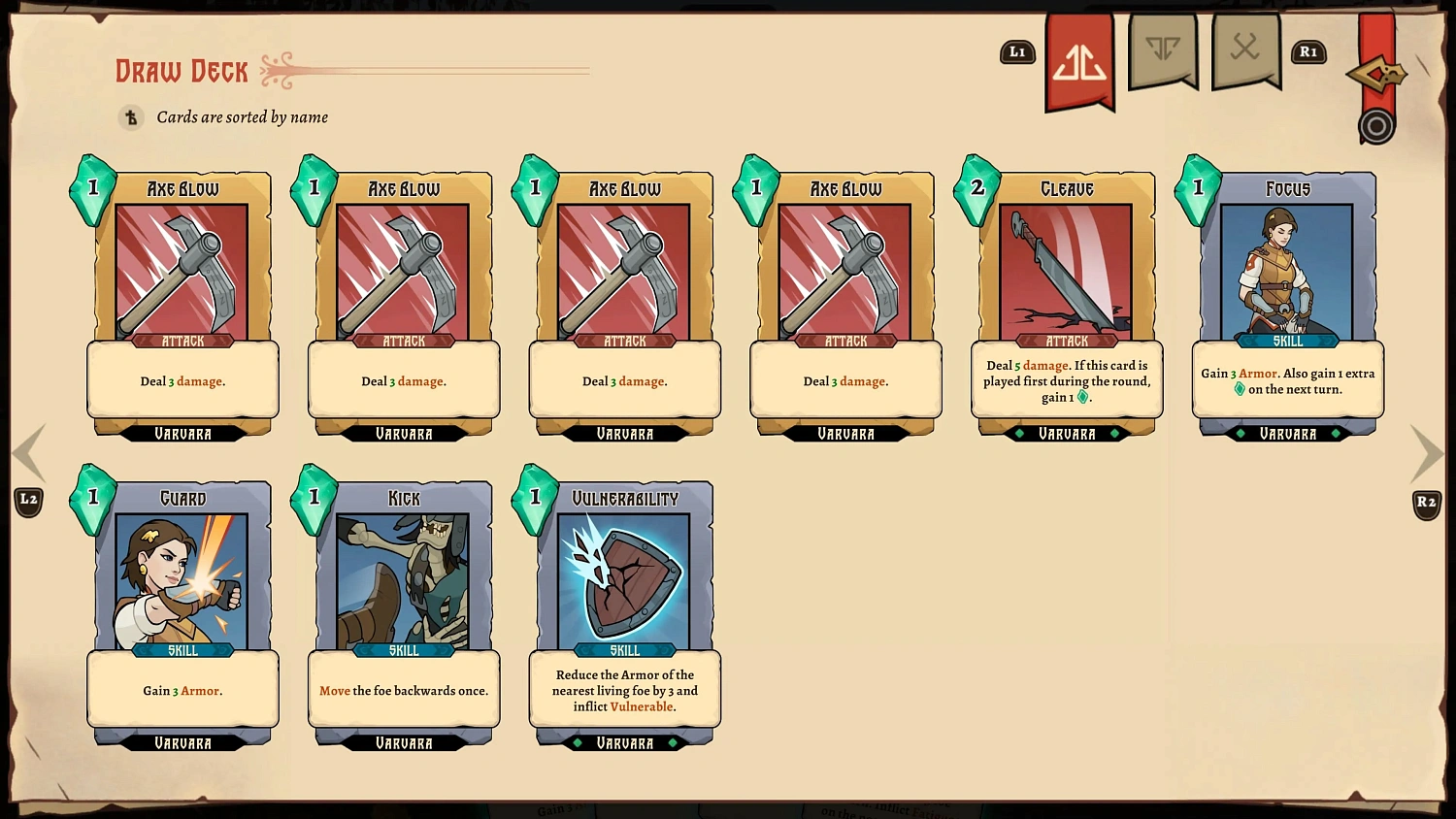Viewport: 1456px width, 819px height.
Task: Click the L1 shoulder button badge
Action: pos(1017,53)
